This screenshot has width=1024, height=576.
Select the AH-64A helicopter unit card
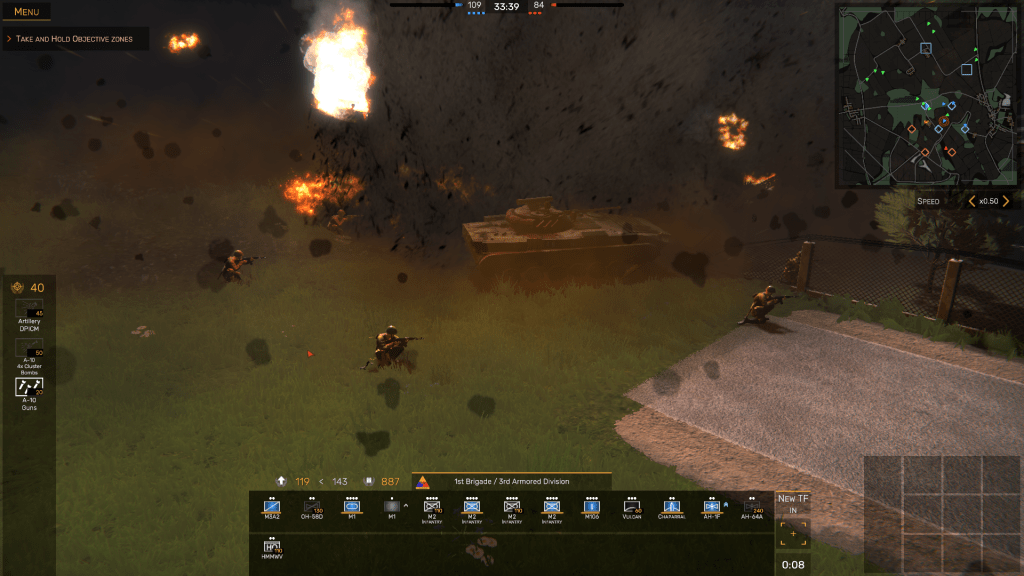pos(751,509)
